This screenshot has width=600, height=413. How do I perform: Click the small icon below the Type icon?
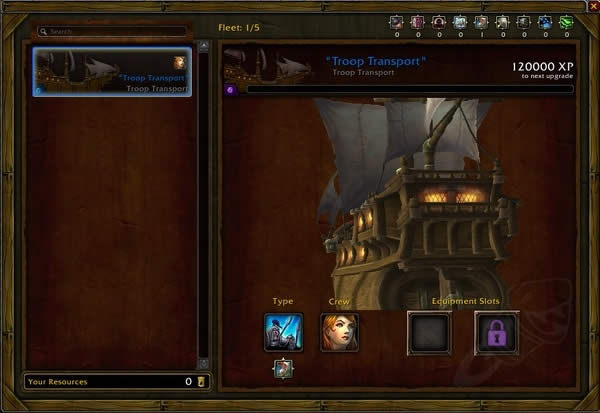(x=283, y=369)
